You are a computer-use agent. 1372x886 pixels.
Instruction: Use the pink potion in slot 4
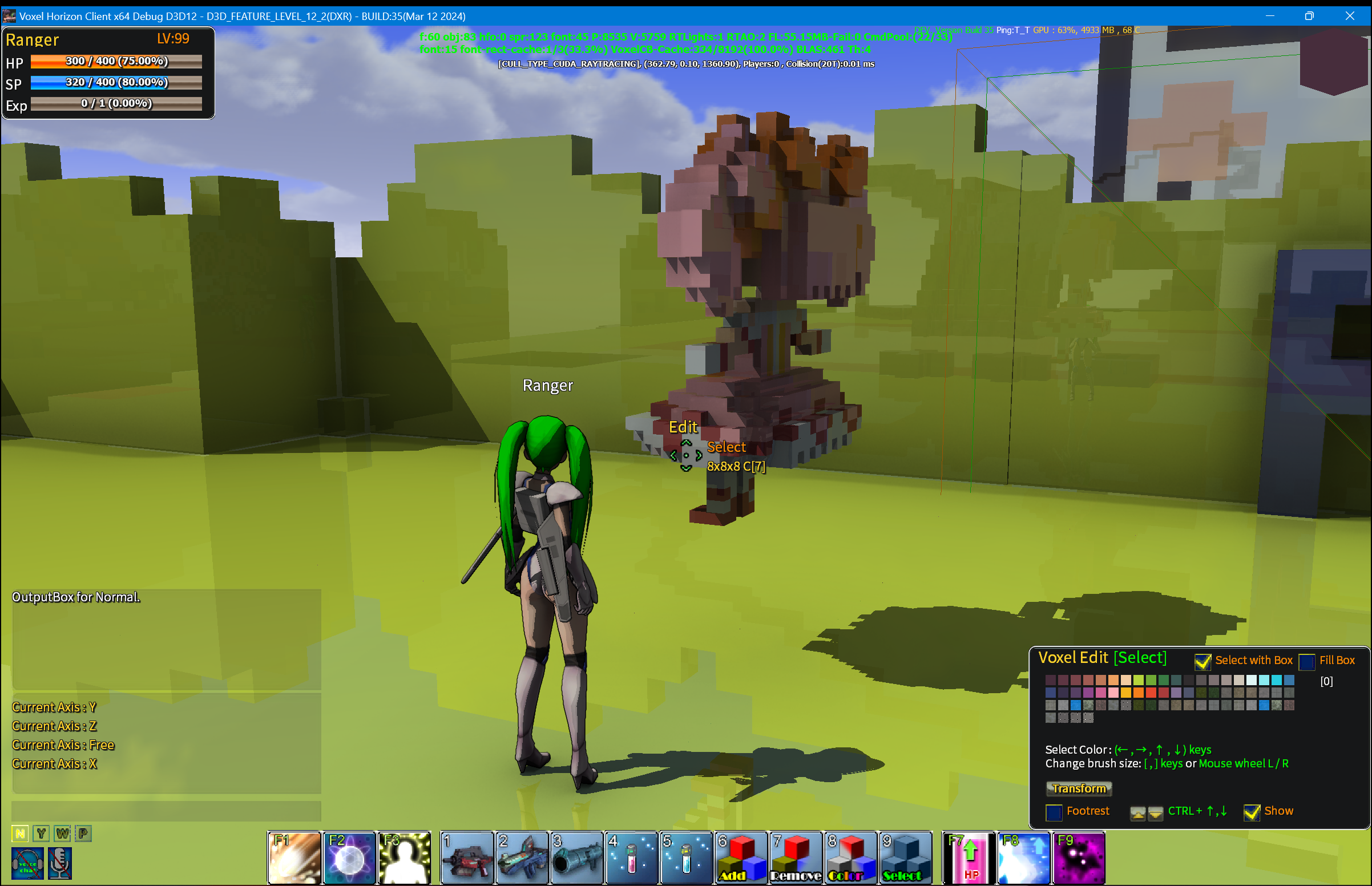[x=631, y=859]
